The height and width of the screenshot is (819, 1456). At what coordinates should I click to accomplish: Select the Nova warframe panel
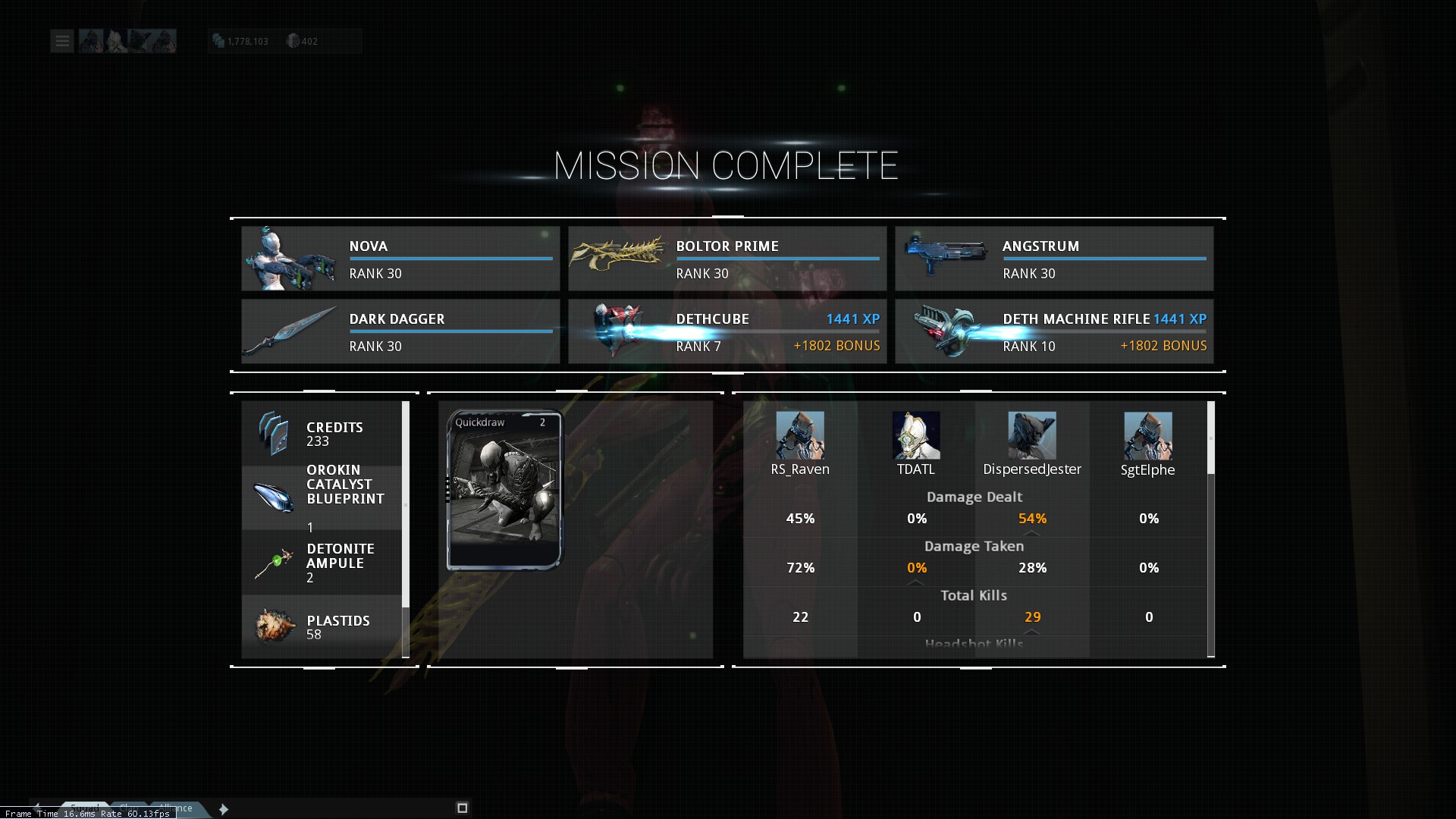(x=400, y=259)
